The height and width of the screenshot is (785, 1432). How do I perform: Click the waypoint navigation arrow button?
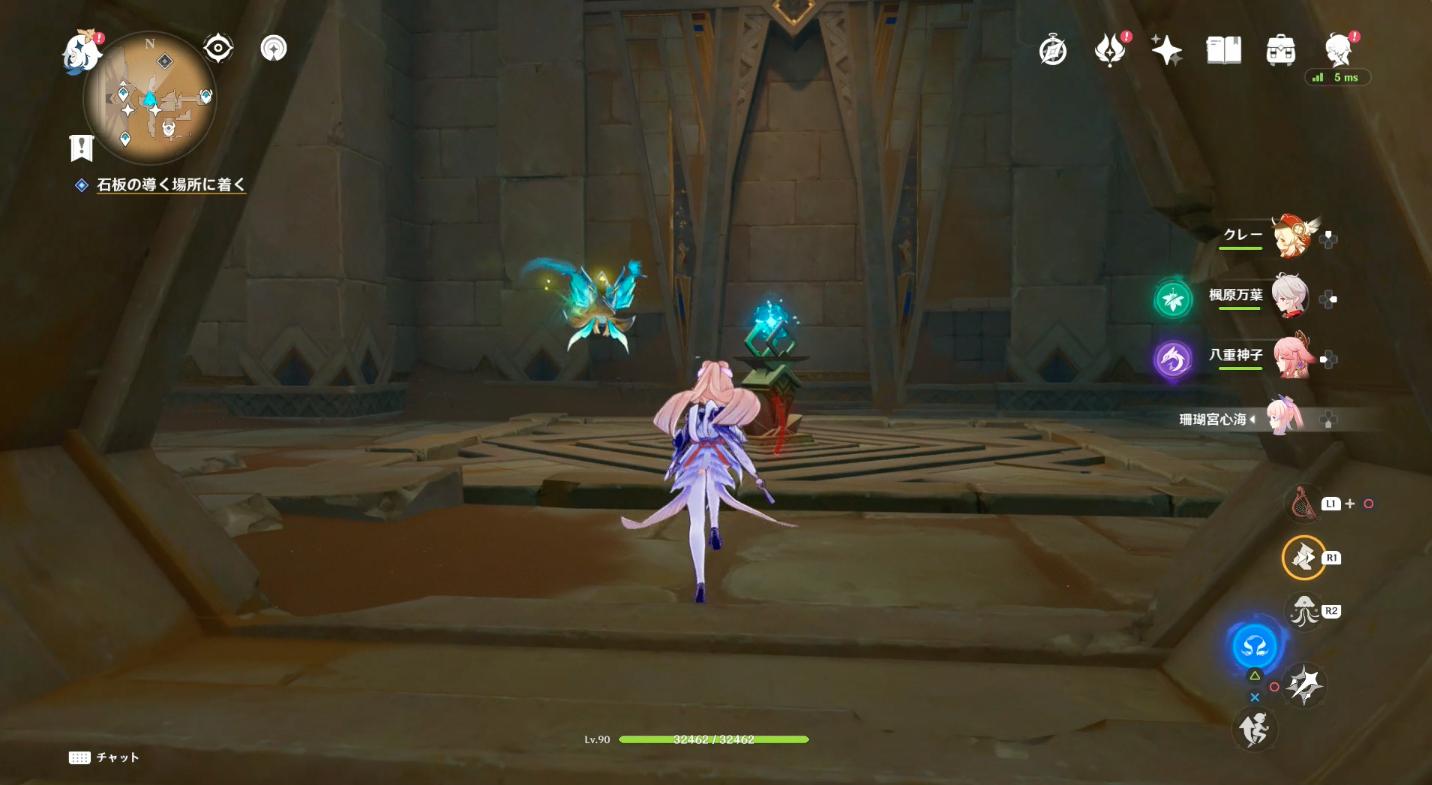(273, 47)
